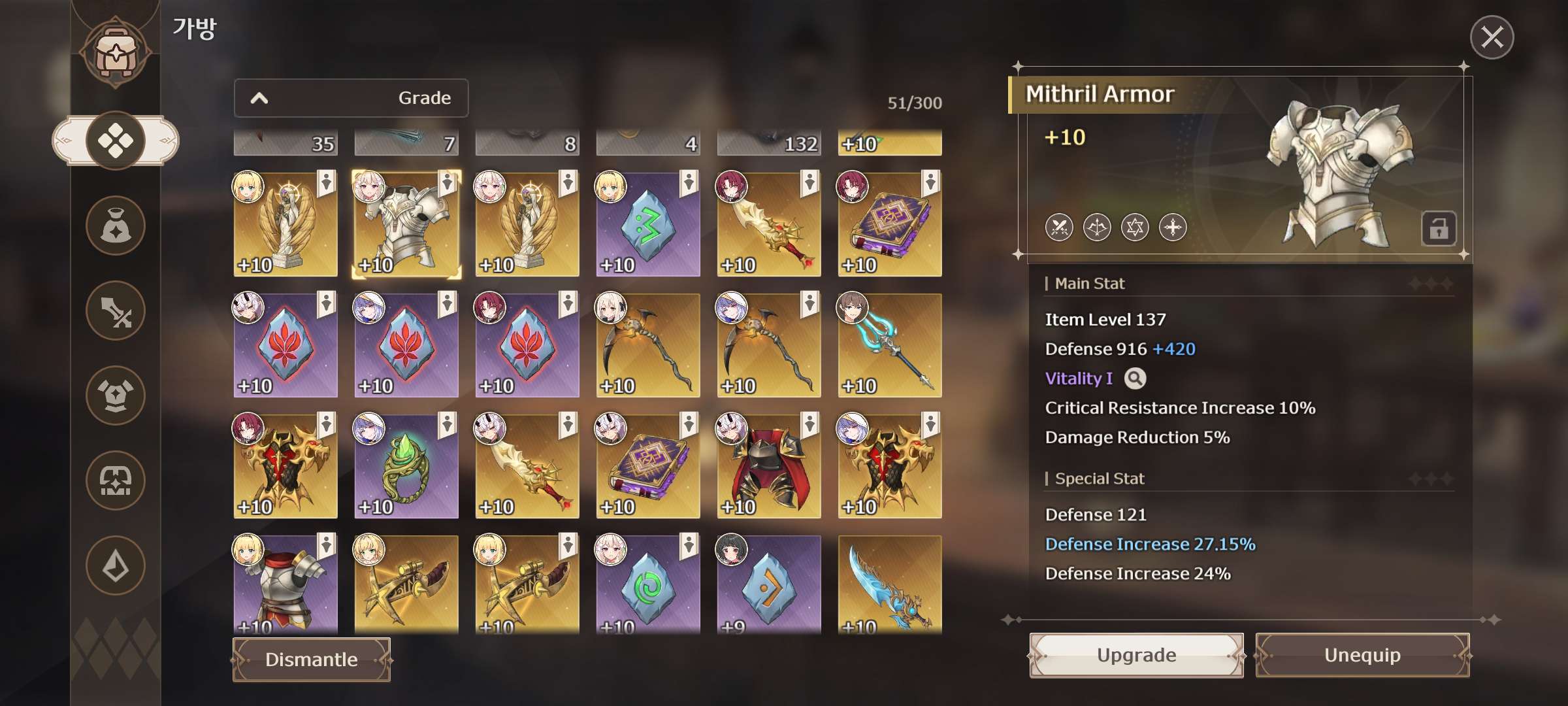1568x706 pixels.
Task: Close the bag screen
Action: pyautogui.click(x=1492, y=37)
